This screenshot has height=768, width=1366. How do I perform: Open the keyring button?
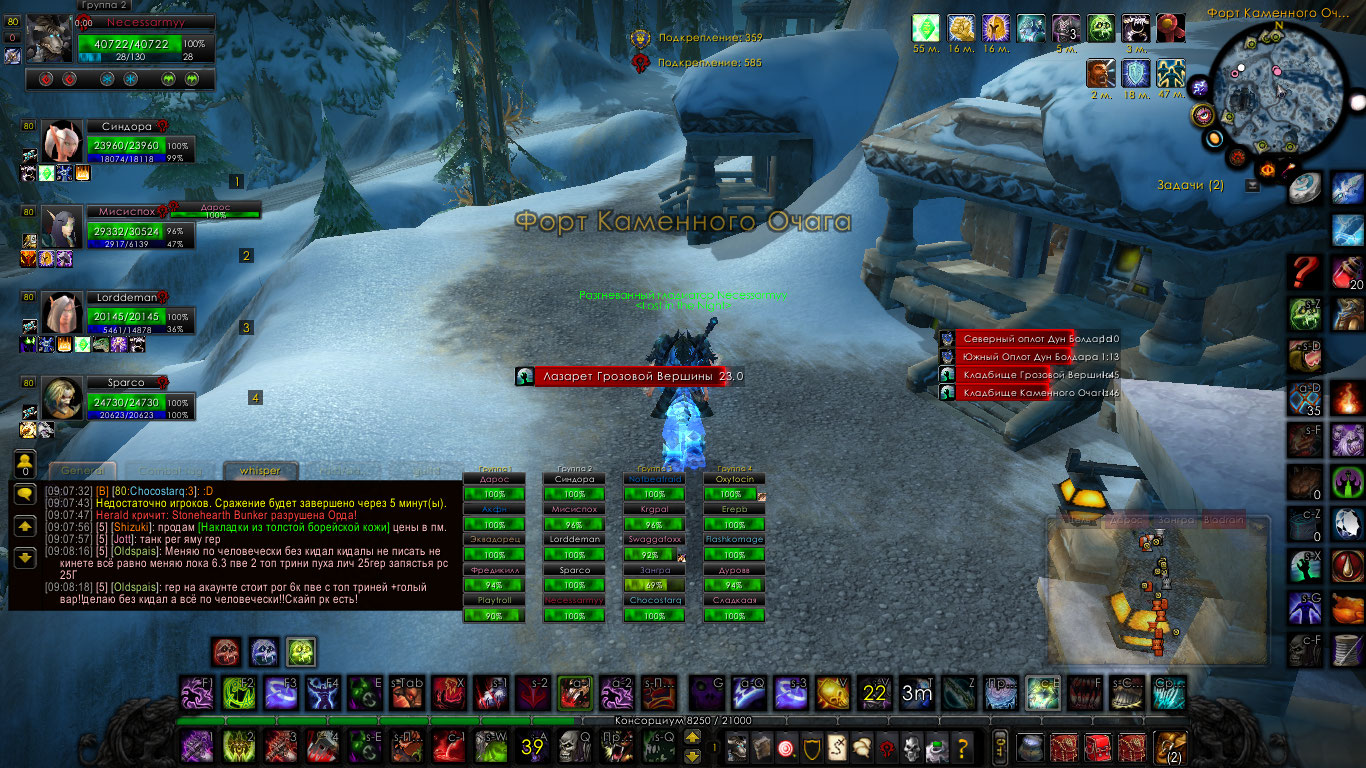(x=998, y=746)
